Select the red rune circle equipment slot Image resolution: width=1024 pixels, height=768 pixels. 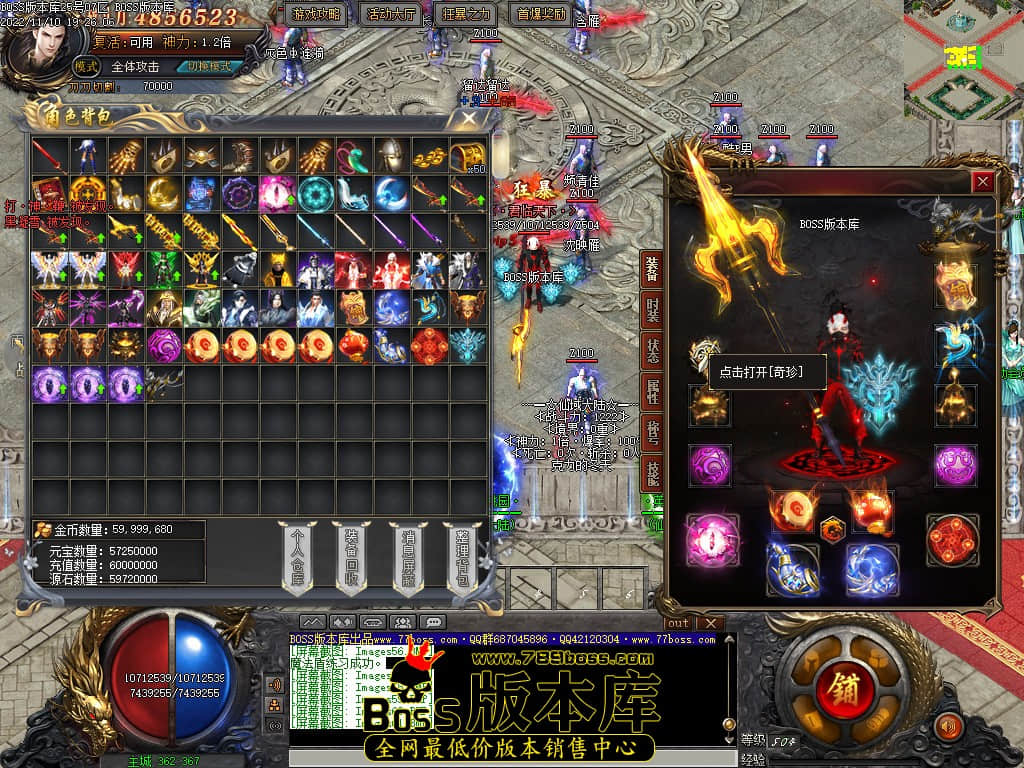952,540
